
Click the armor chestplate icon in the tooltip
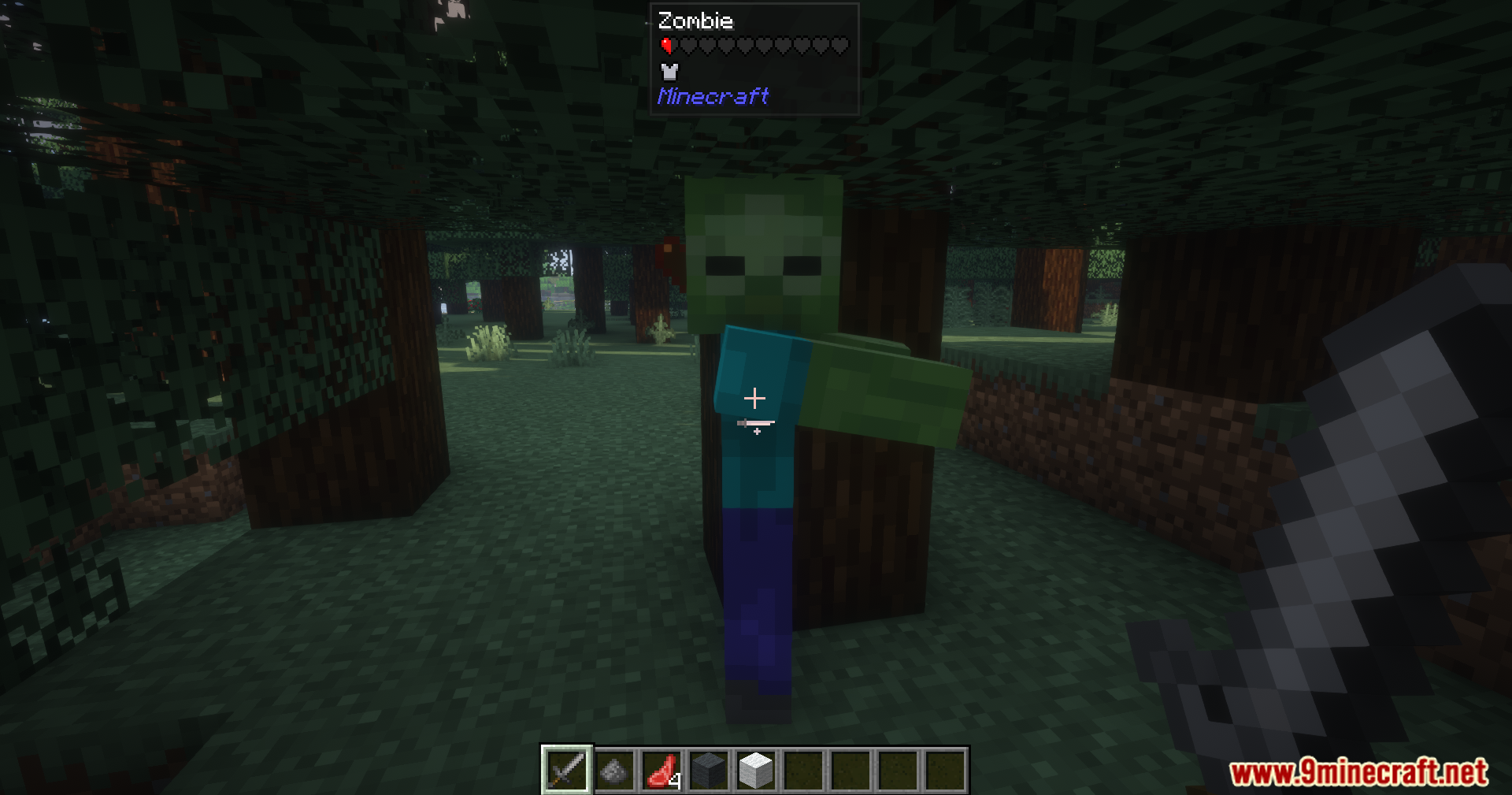pyautogui.click(x=668, y=71)
